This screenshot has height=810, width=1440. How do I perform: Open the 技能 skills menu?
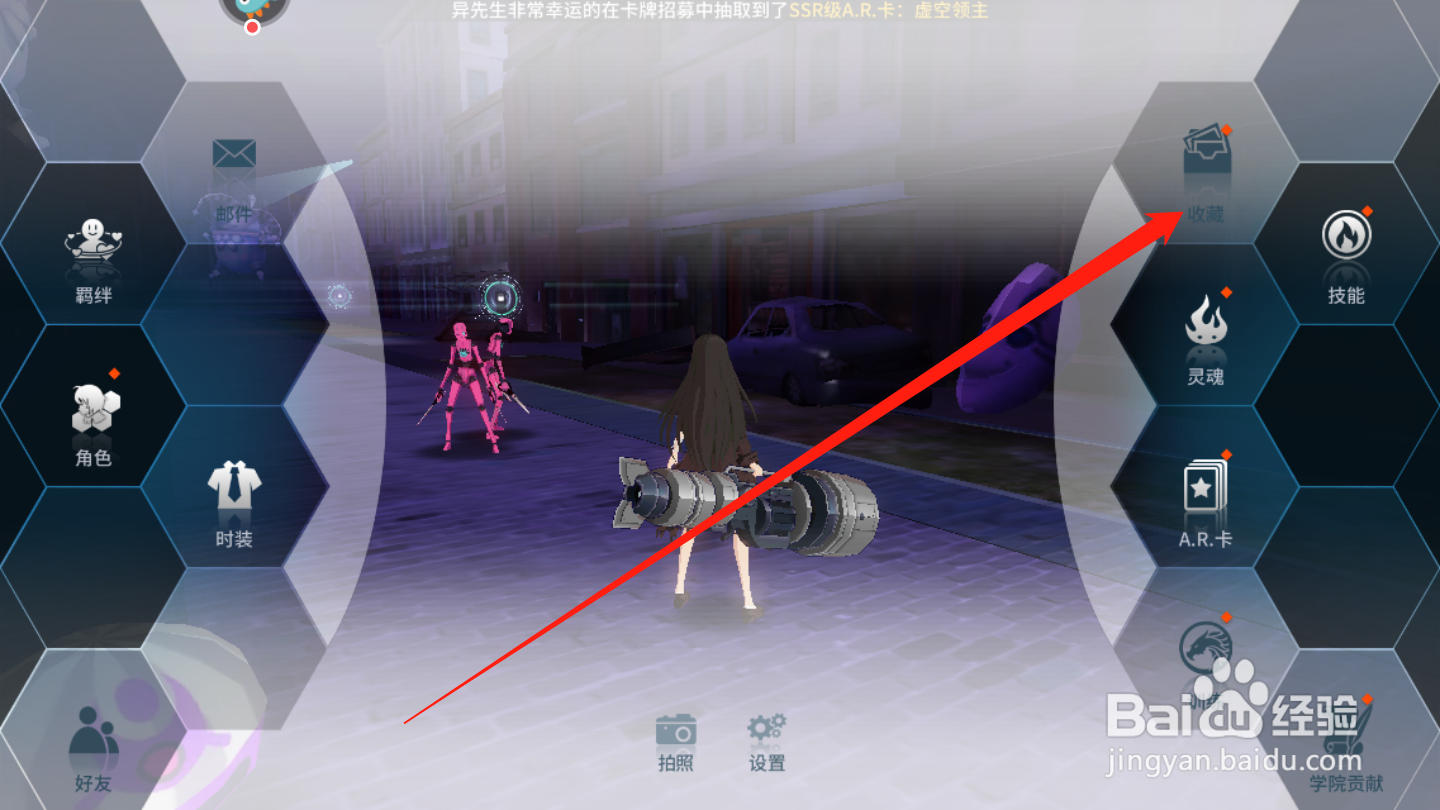click(1347, 255)
